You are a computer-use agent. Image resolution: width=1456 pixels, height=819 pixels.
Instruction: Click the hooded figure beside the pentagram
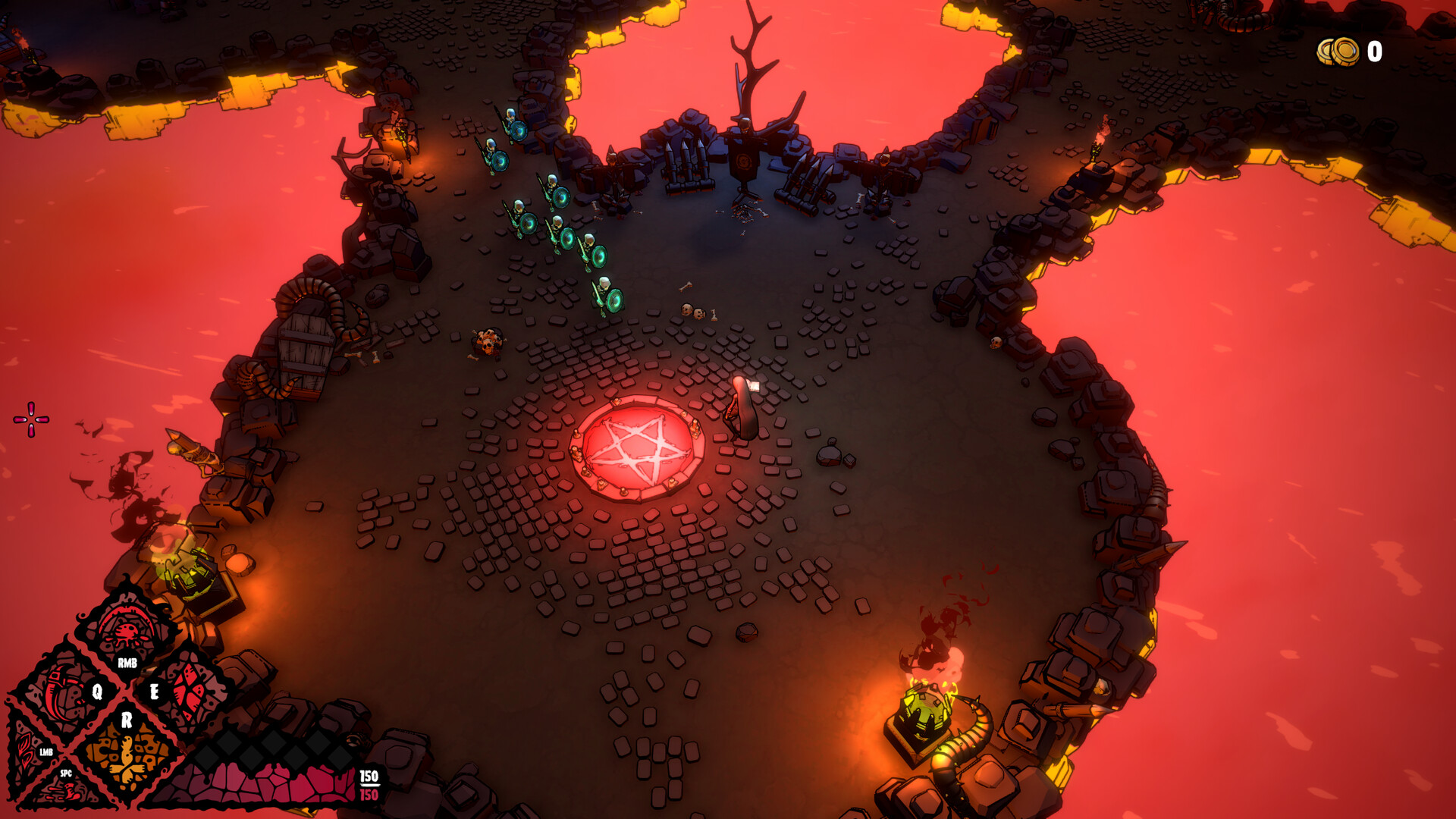741,406
